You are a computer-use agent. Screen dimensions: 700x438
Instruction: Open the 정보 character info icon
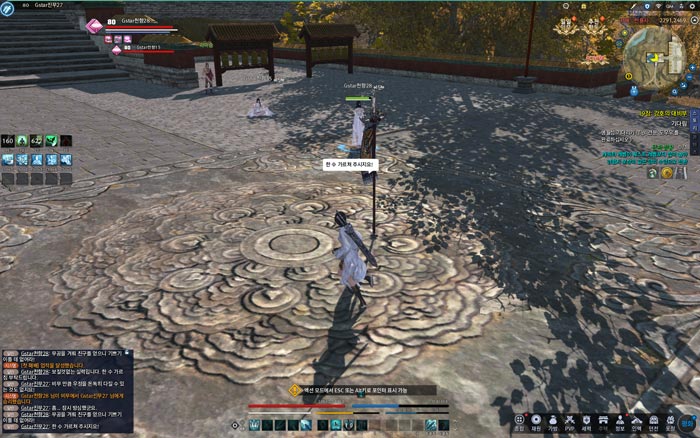click(x=620, y=420)
